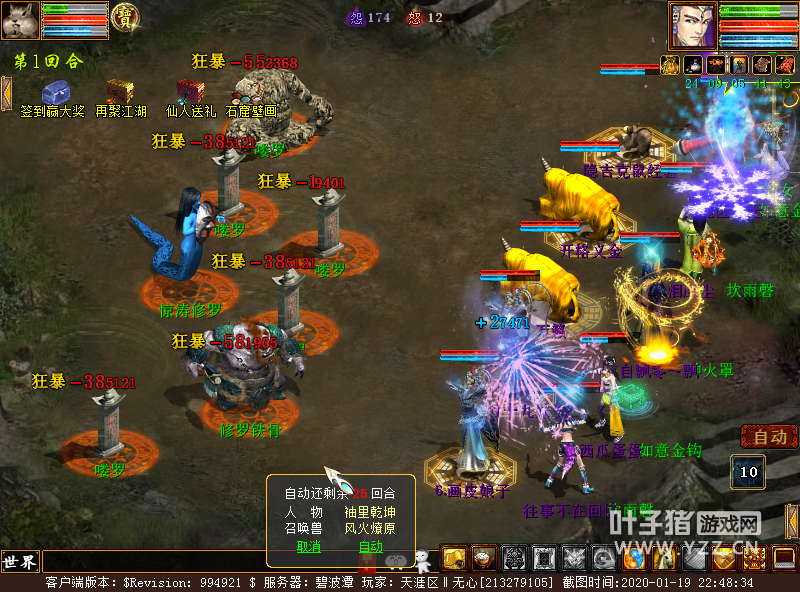Open the laptop system icon
The width and height of the screenshot is (800, 592).
click(784, 558)
